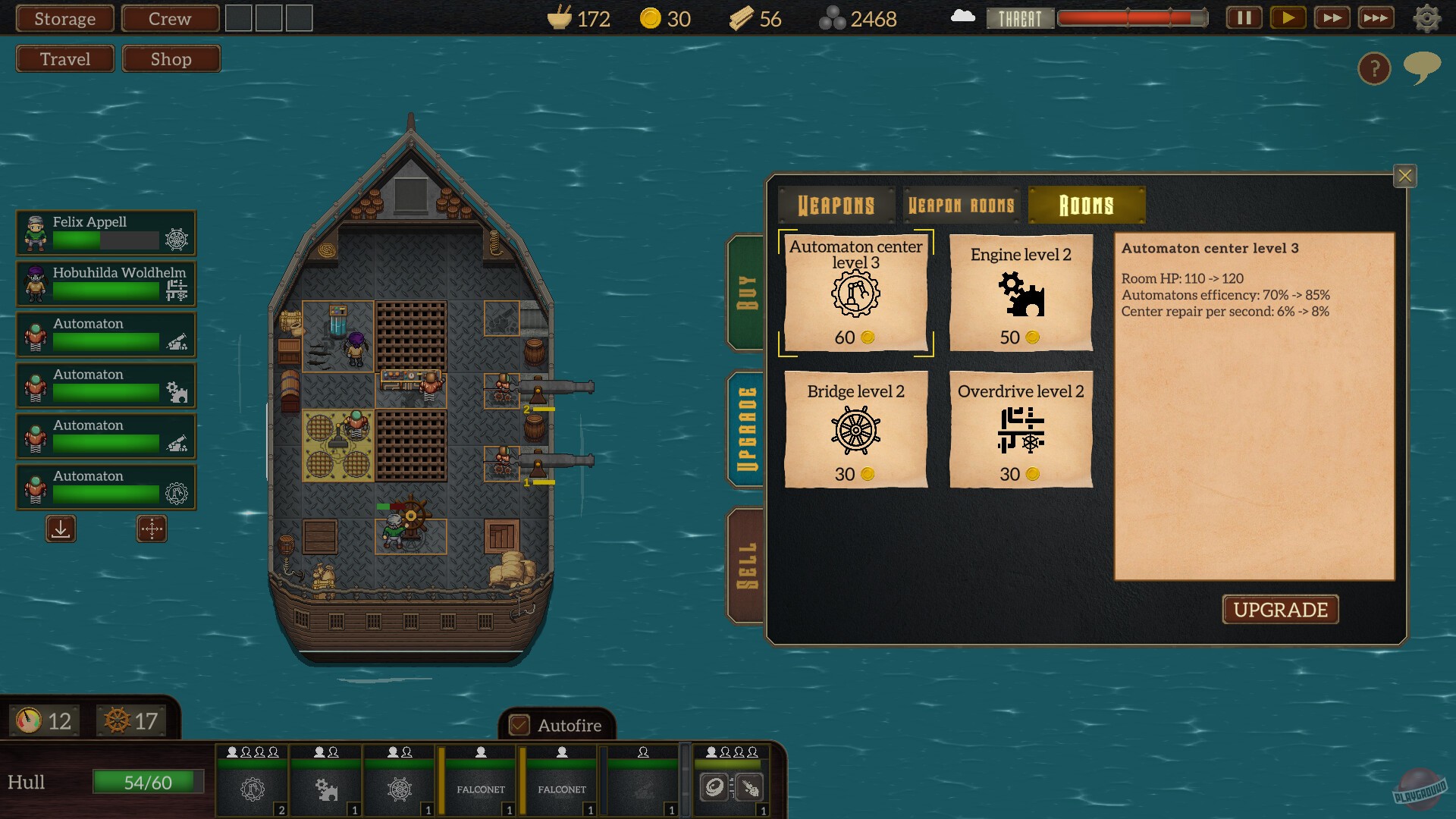Click the UPGRADE button
1456x819 pixels.
pos(1280,610)
